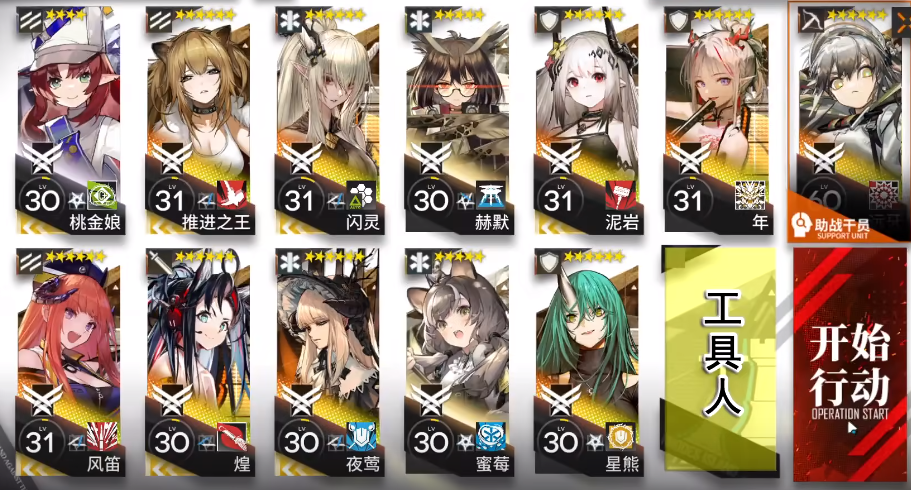The height and width of the screenshot is (490, 911).
Task: Start the operation with 开始行动 button
Action: click(x=849, y=364)
